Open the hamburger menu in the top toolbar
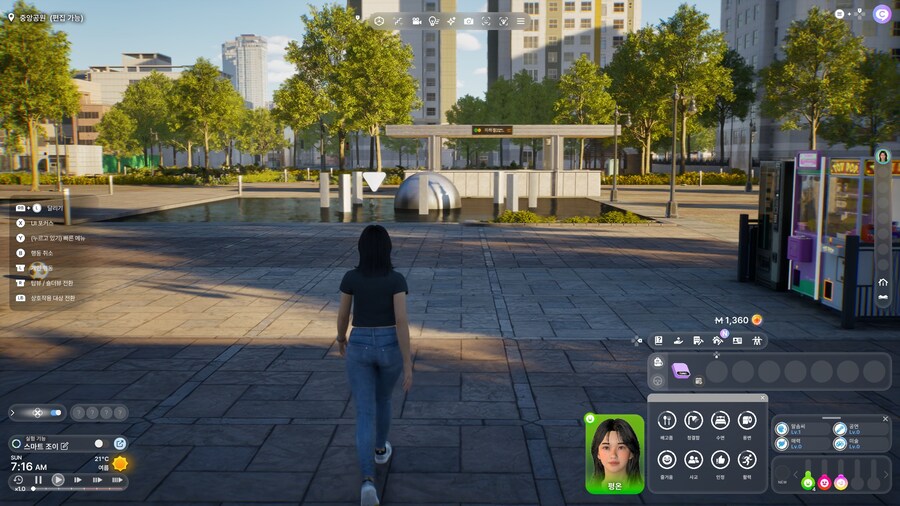 (x=520, y=21)
